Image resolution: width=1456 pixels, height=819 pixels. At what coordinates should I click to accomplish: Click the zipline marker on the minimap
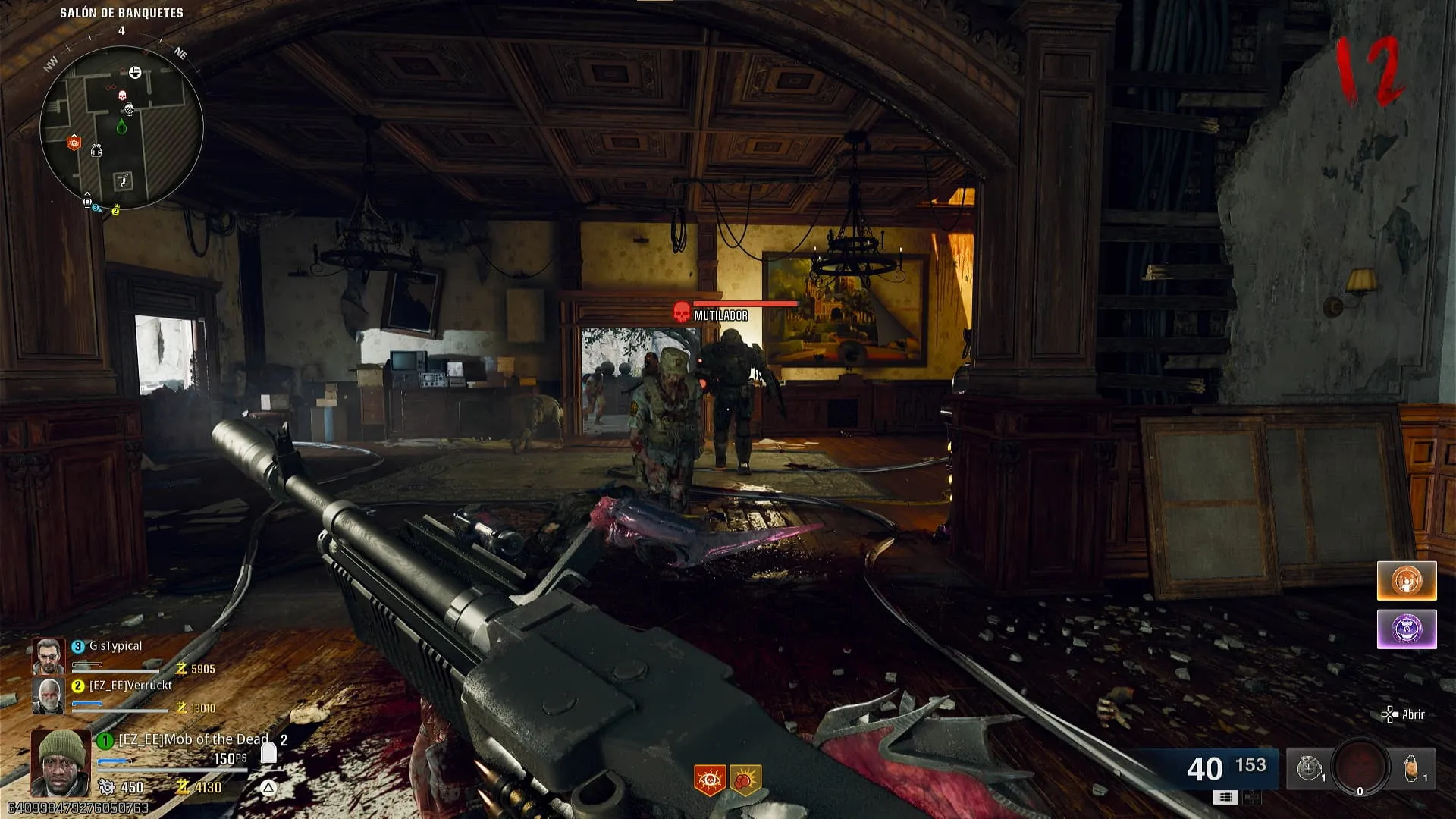[122, 180]
